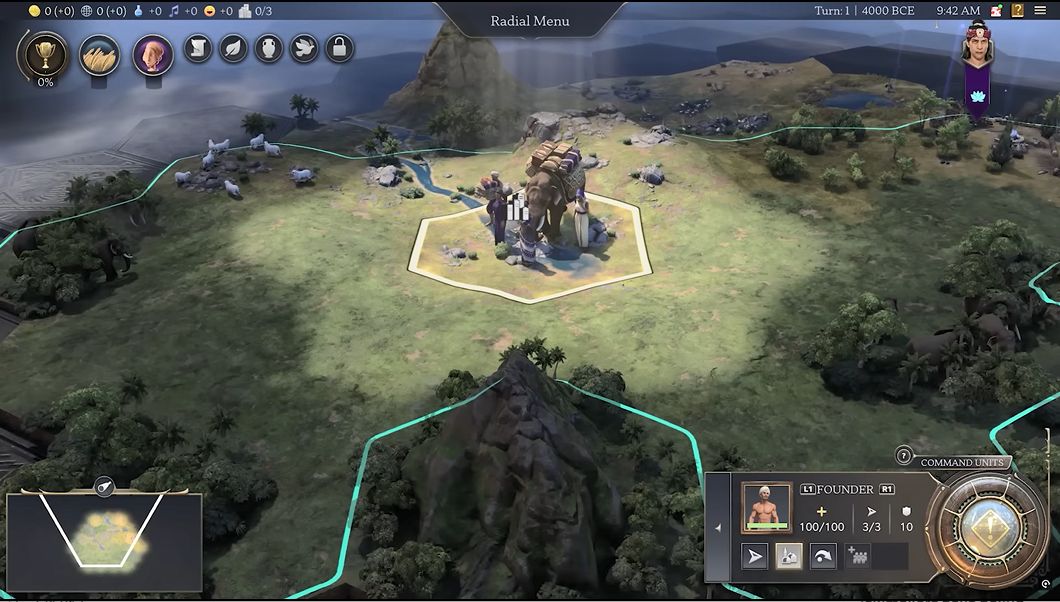Viewport: 1060px width, 602px height.
Task: Select the padlock icon button
Action: click(339, 48)
